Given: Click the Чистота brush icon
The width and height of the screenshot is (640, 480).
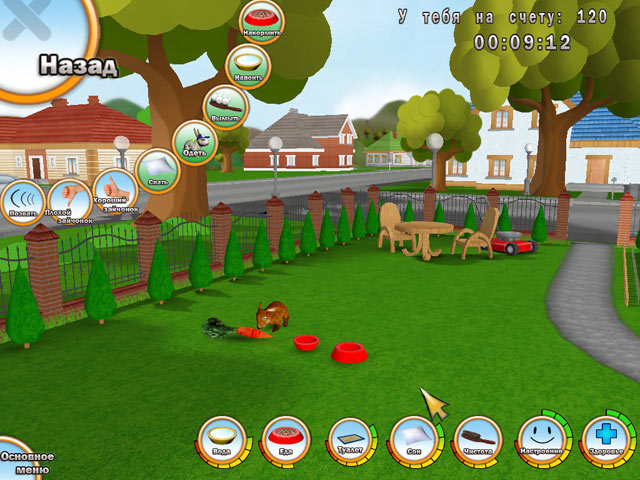Looking at the screenshot, I should [x=478, y=441].
